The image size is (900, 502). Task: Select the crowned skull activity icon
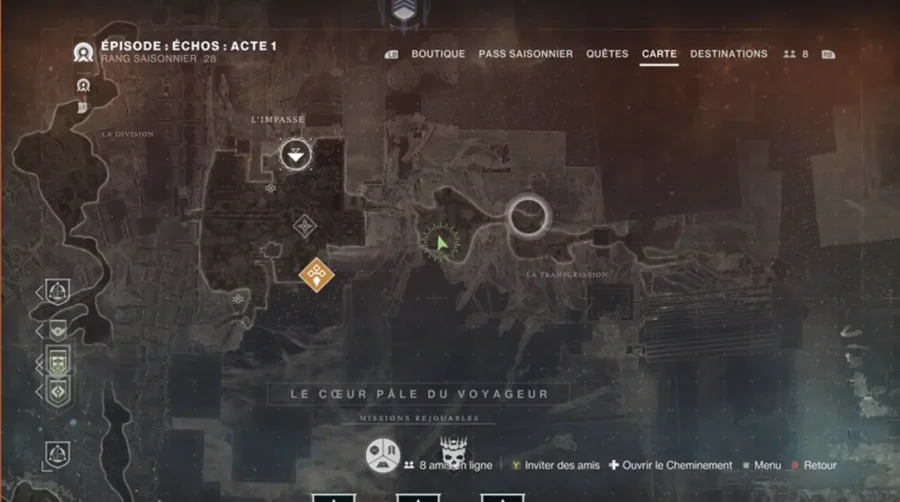[455, 453]
